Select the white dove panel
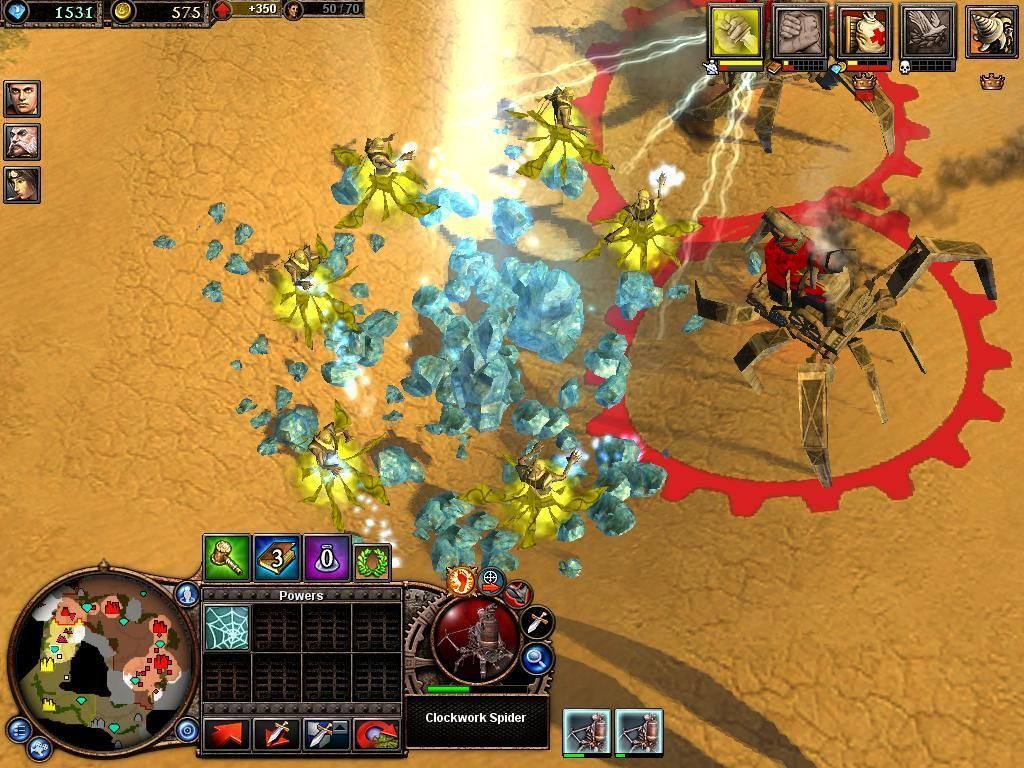Screen dimensions: 1024x768 (928, 31)
